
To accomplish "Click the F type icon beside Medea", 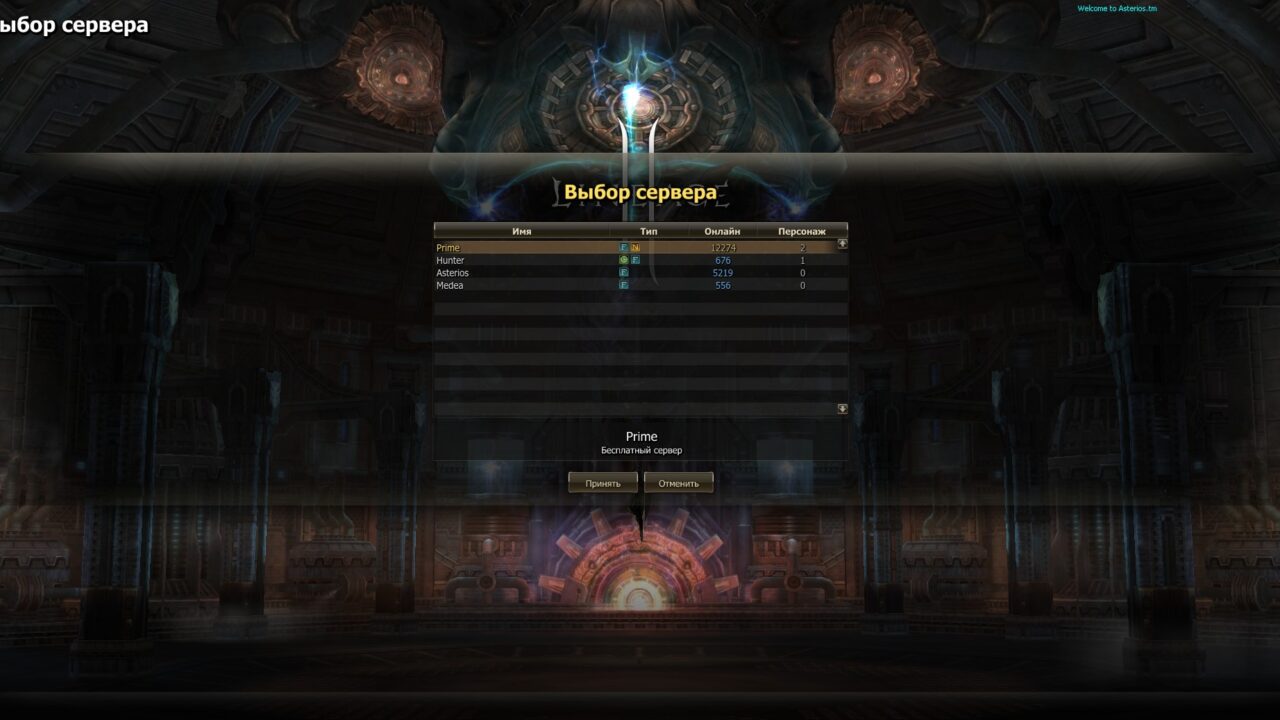I will click(624, 284).
